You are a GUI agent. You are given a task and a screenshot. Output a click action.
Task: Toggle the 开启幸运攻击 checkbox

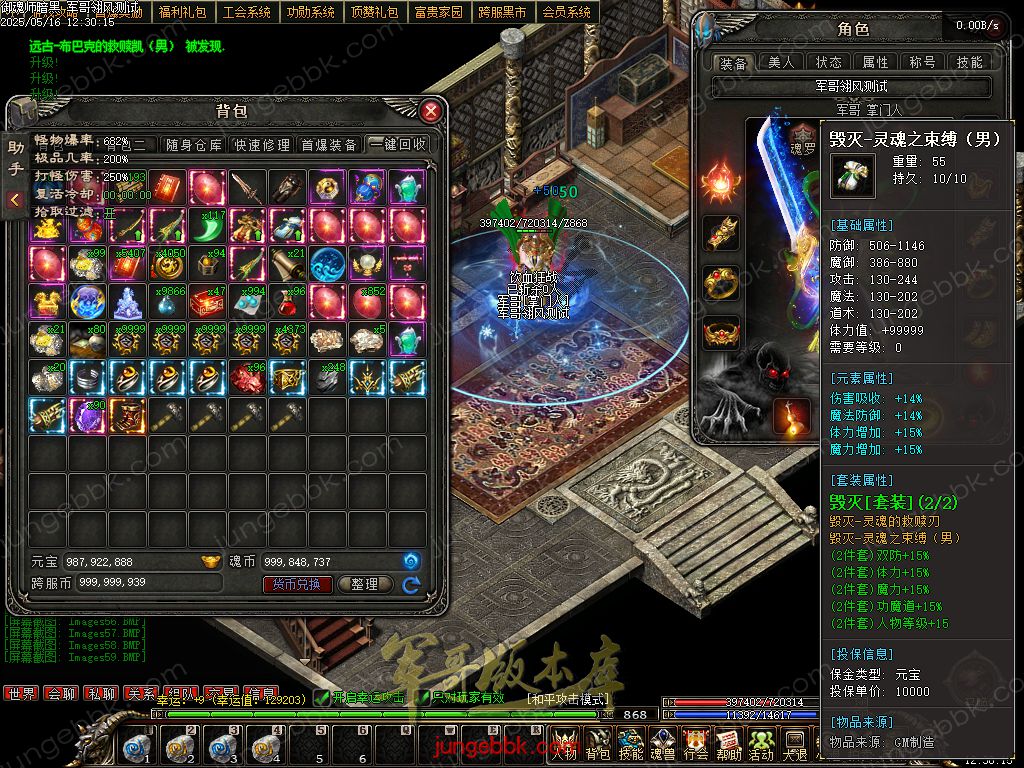point(322,697)
